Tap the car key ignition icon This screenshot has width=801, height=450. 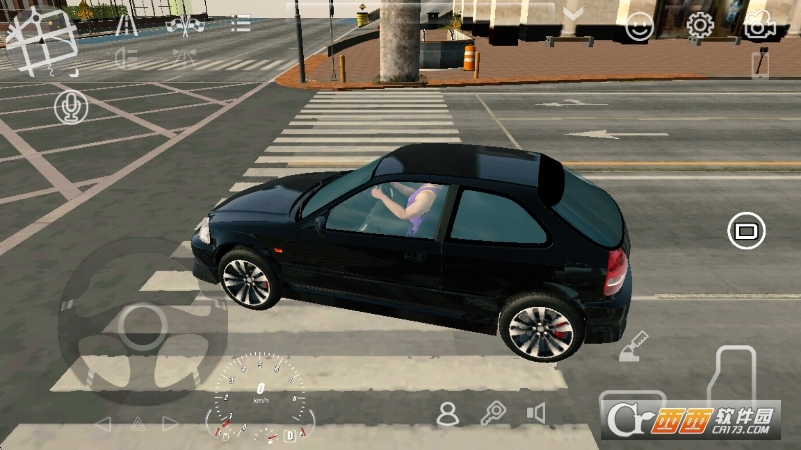coord(493,413)
